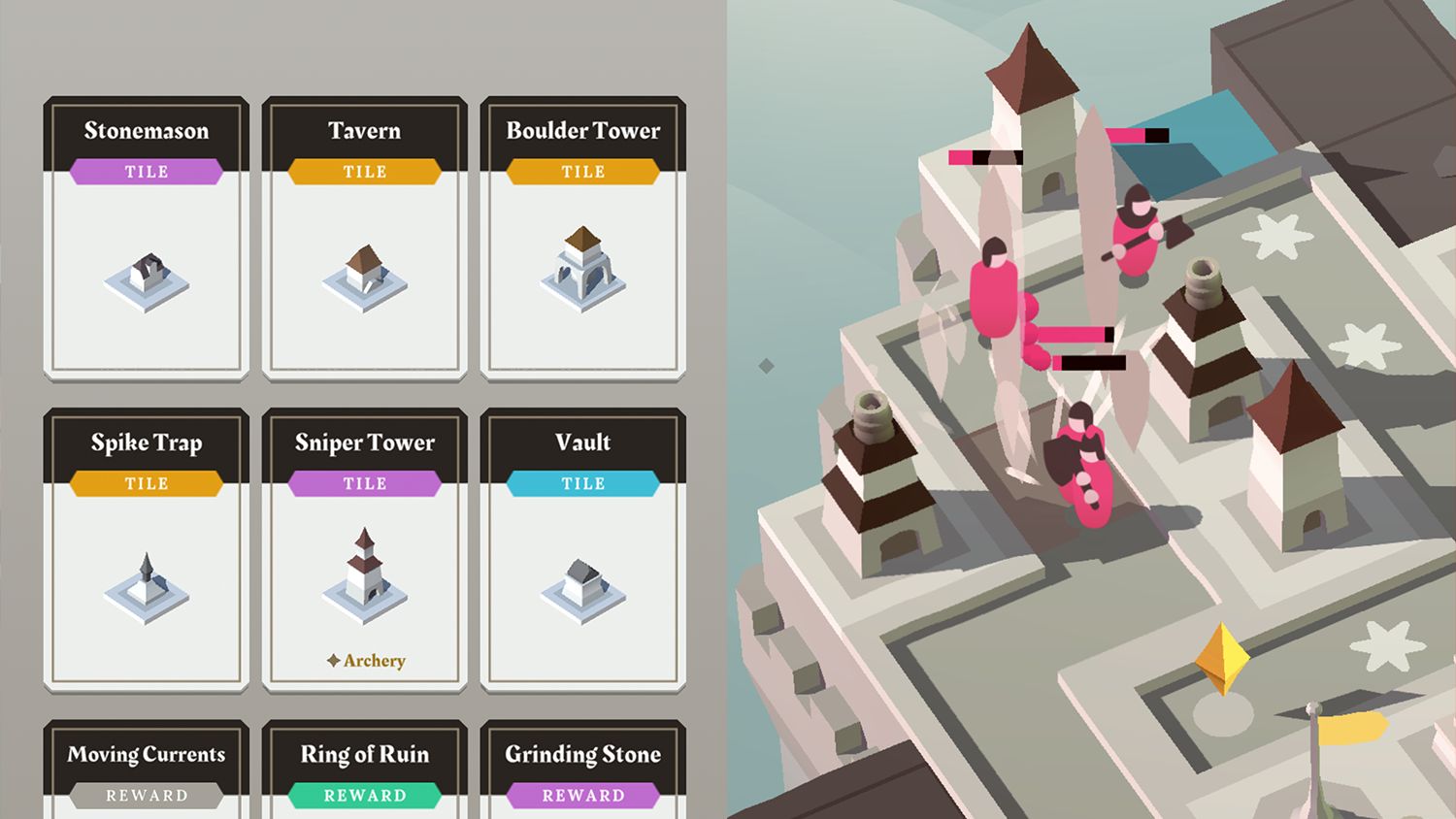This screenshot has height=819, width=1456.
Task: Click the Boulder Tower structure icon
Action: [x=582, y=272]
